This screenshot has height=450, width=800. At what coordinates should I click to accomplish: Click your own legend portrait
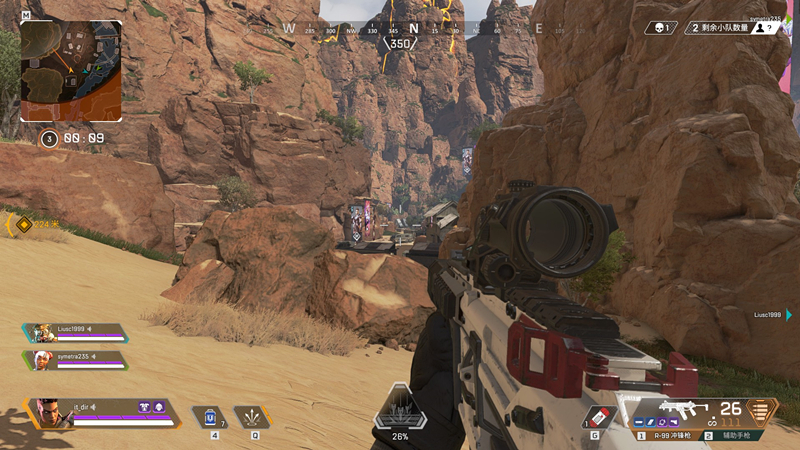[x=50, y=413]
